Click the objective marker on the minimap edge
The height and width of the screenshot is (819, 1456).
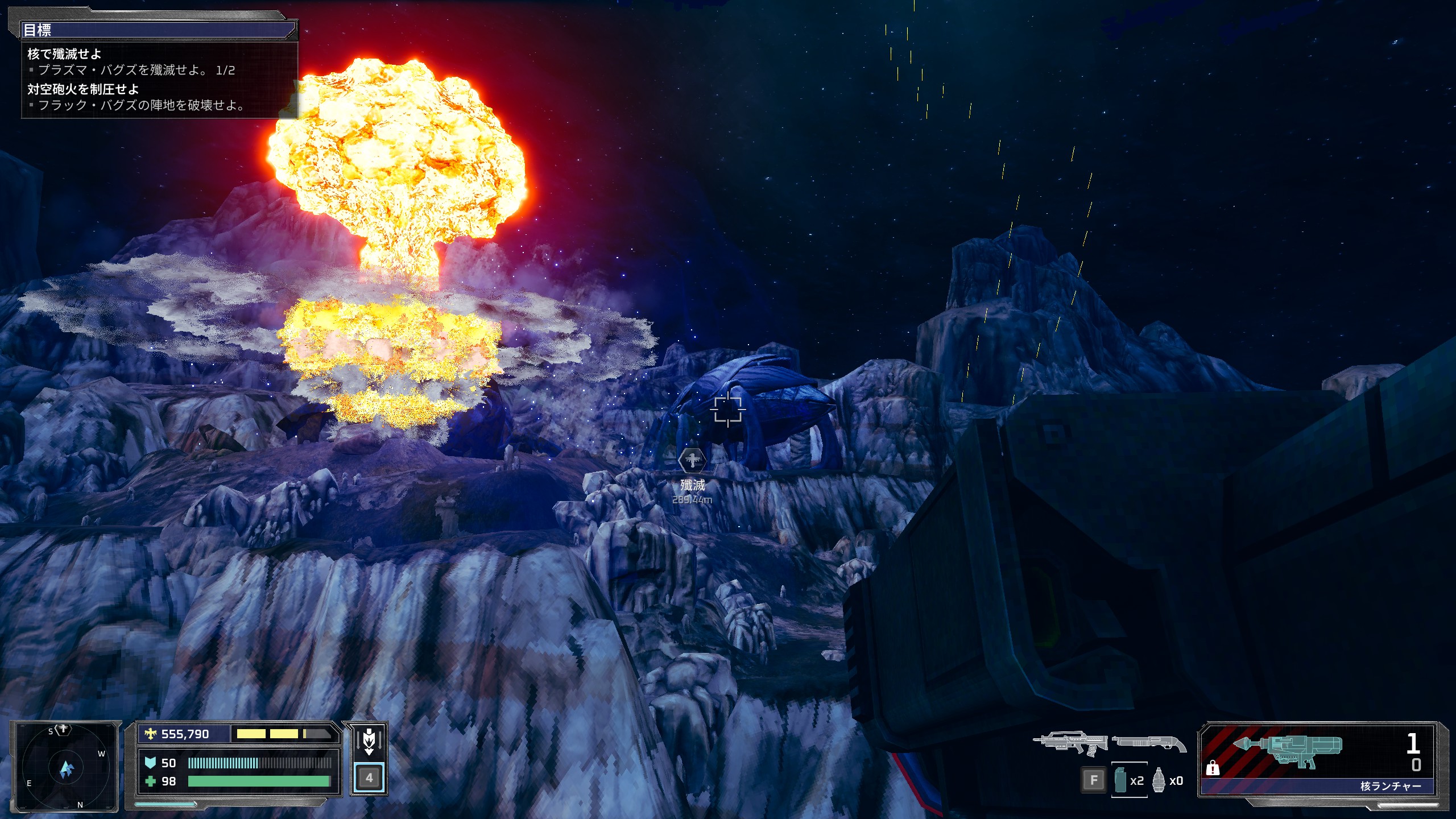click(x=63, y=729)
